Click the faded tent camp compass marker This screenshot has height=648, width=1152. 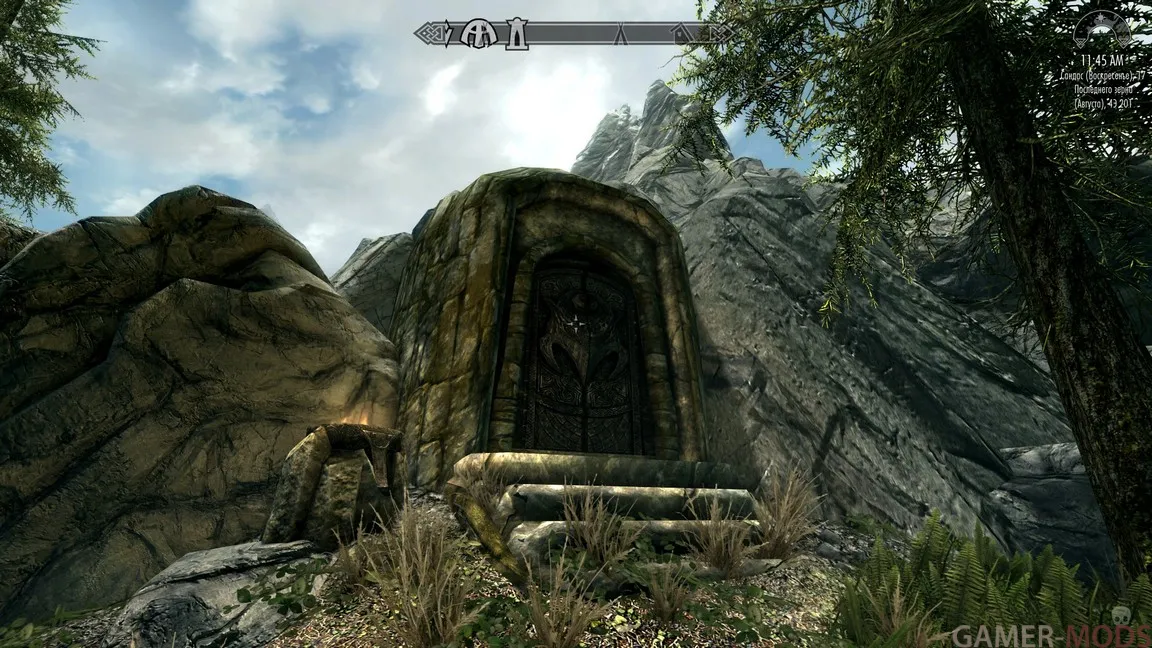click(x=620, y=36)
